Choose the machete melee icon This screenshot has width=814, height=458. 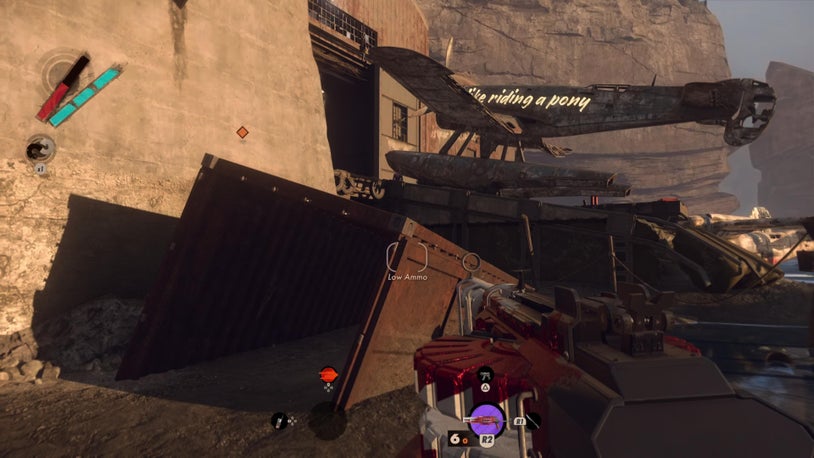pos(533,421)
